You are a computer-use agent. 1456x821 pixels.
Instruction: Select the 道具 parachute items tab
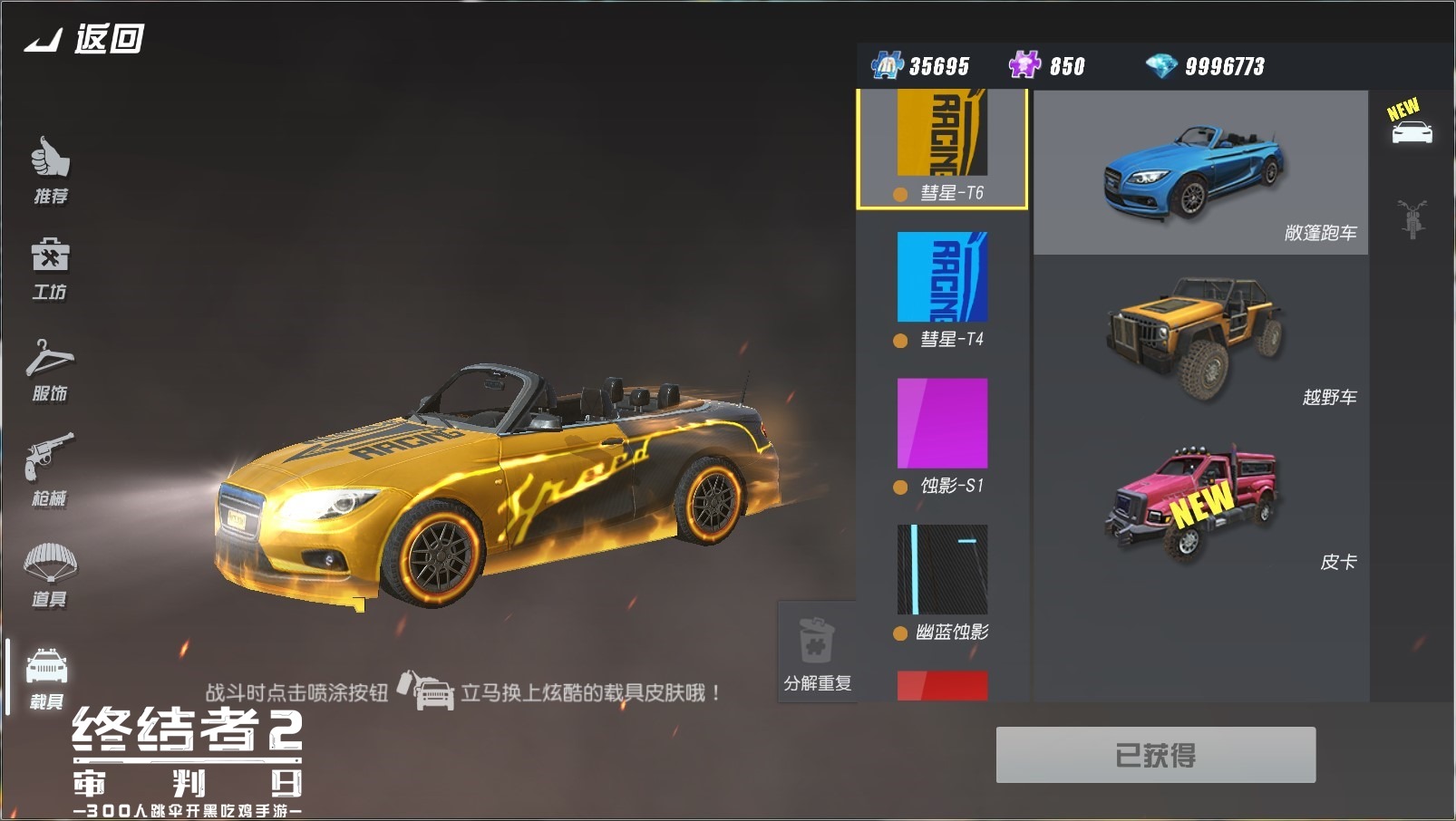50,575
